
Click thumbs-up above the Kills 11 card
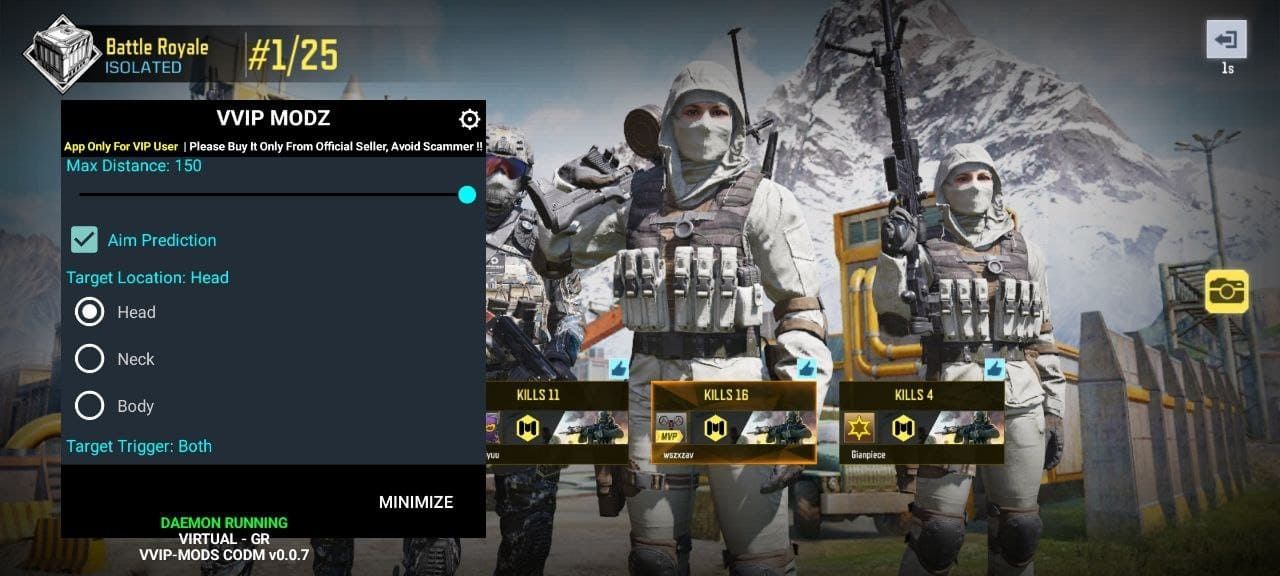coord(618,369)
